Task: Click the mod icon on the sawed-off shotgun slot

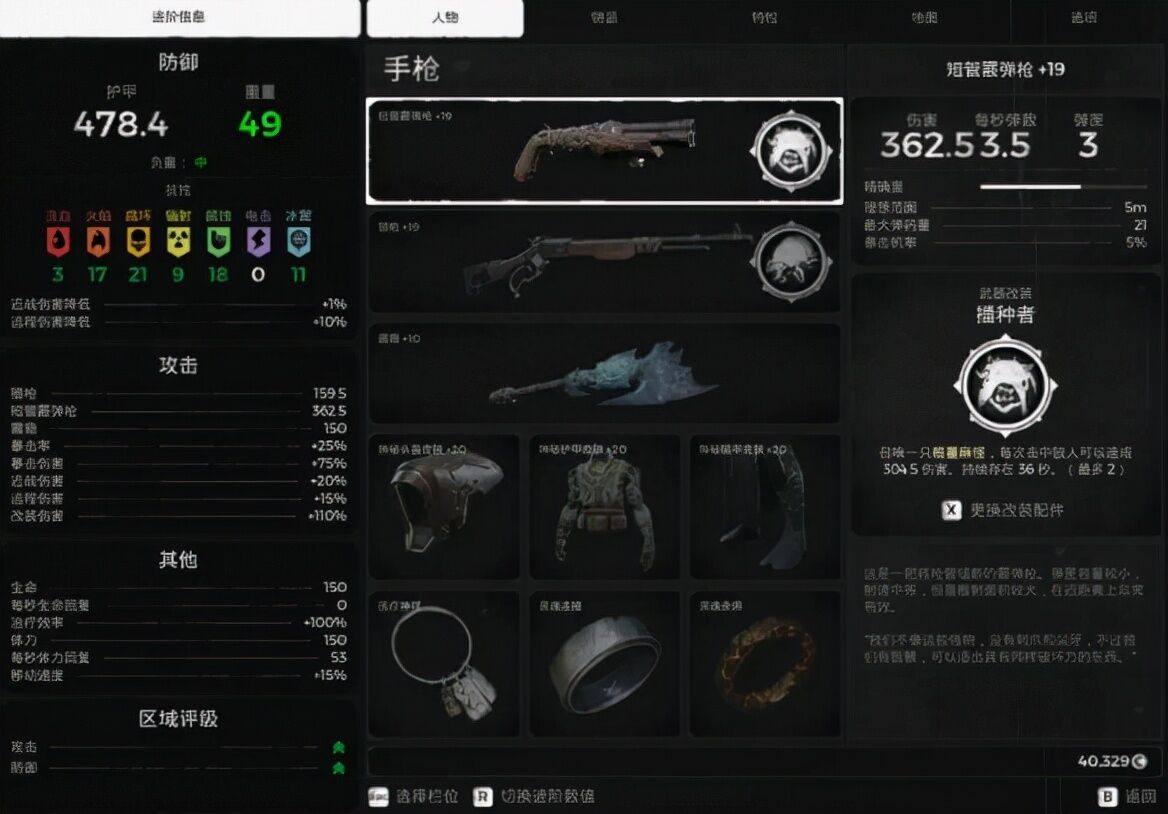Action: click(x=789, y=150)
